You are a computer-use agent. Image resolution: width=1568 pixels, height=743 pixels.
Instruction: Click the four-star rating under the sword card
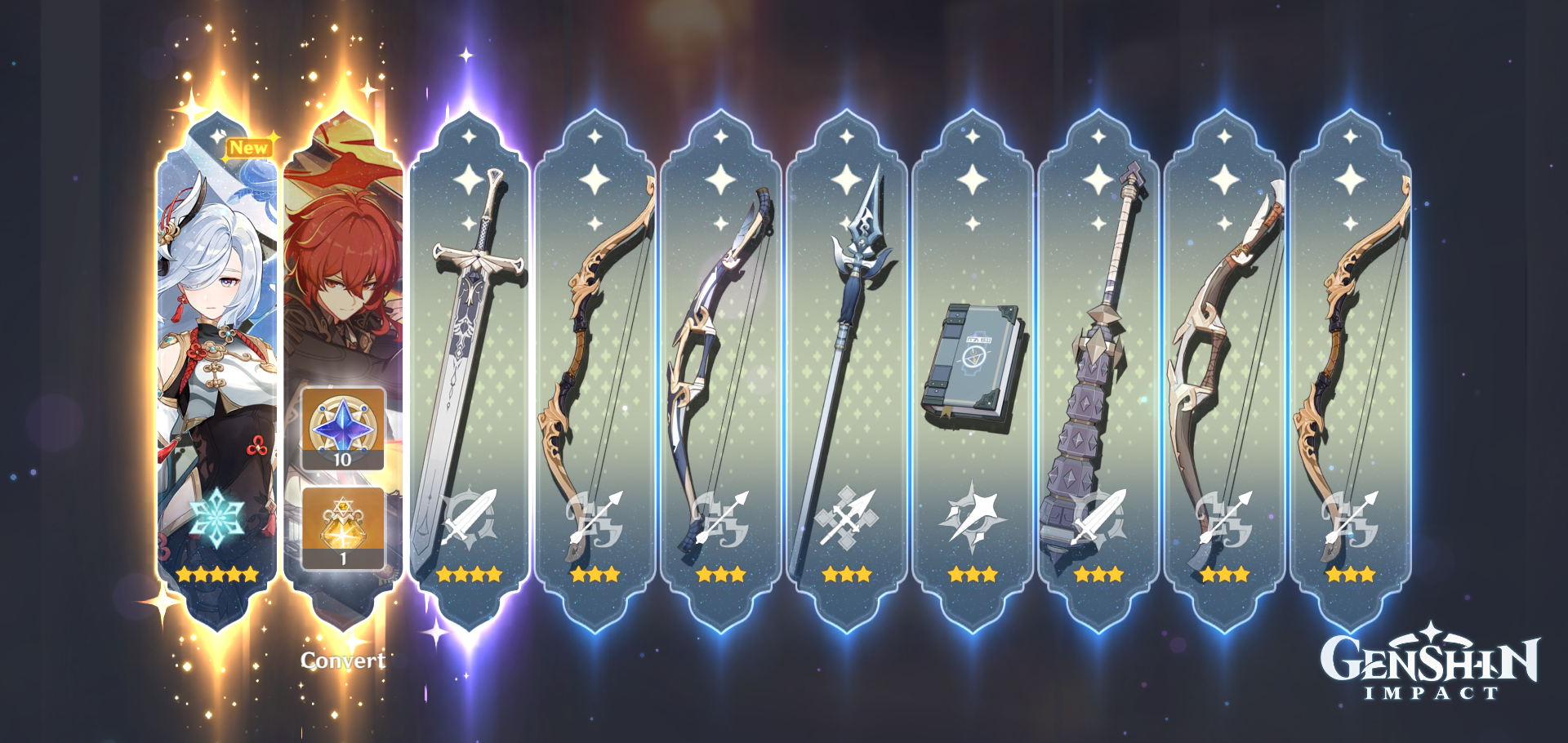point(465,576)
